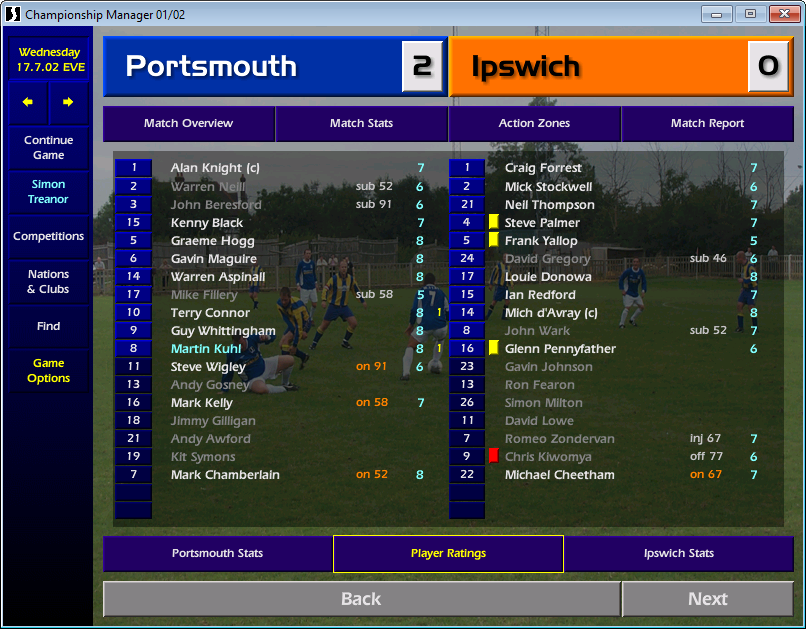Select Ipswich player Craig Forrest

tap(542, 169)
